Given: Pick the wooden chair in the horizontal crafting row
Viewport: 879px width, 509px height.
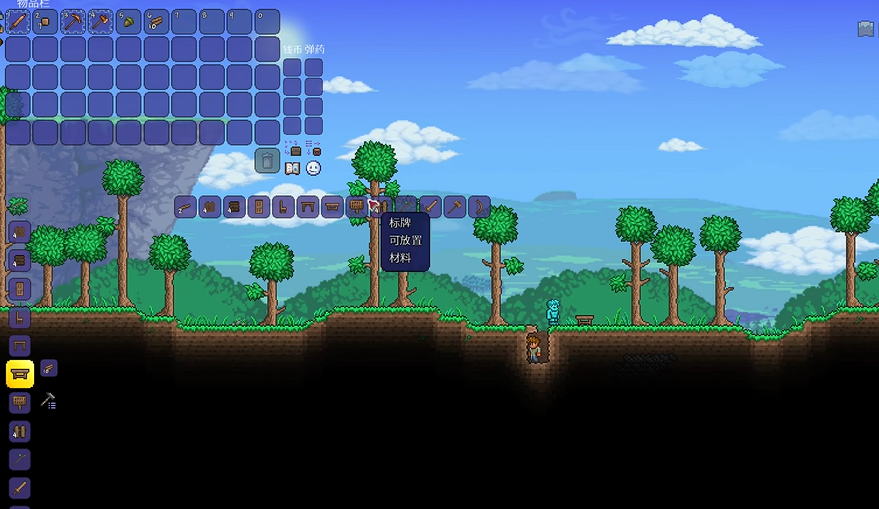Looking at the screenshot, I should click(x=283, y=207).
